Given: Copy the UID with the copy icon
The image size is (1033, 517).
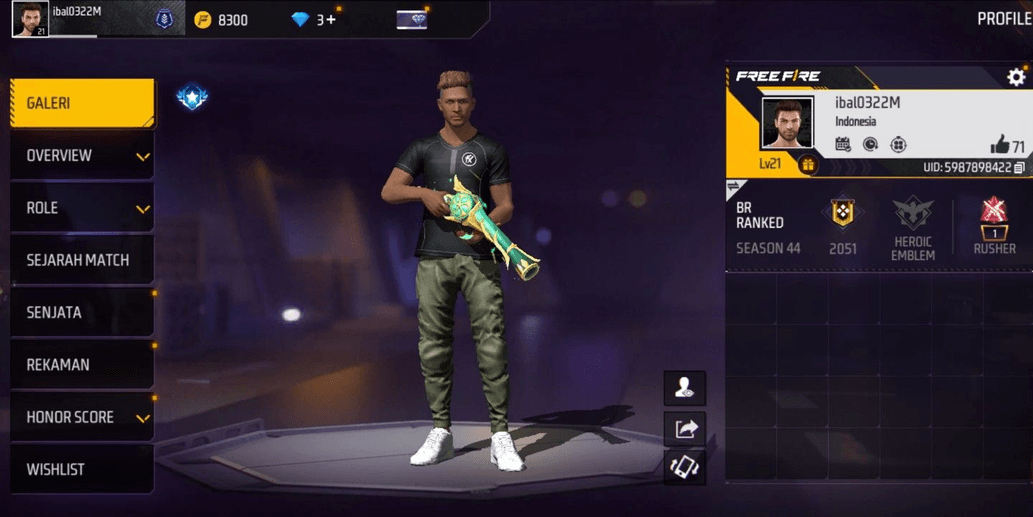Looking at the screenshot, I should (1019, 167).
